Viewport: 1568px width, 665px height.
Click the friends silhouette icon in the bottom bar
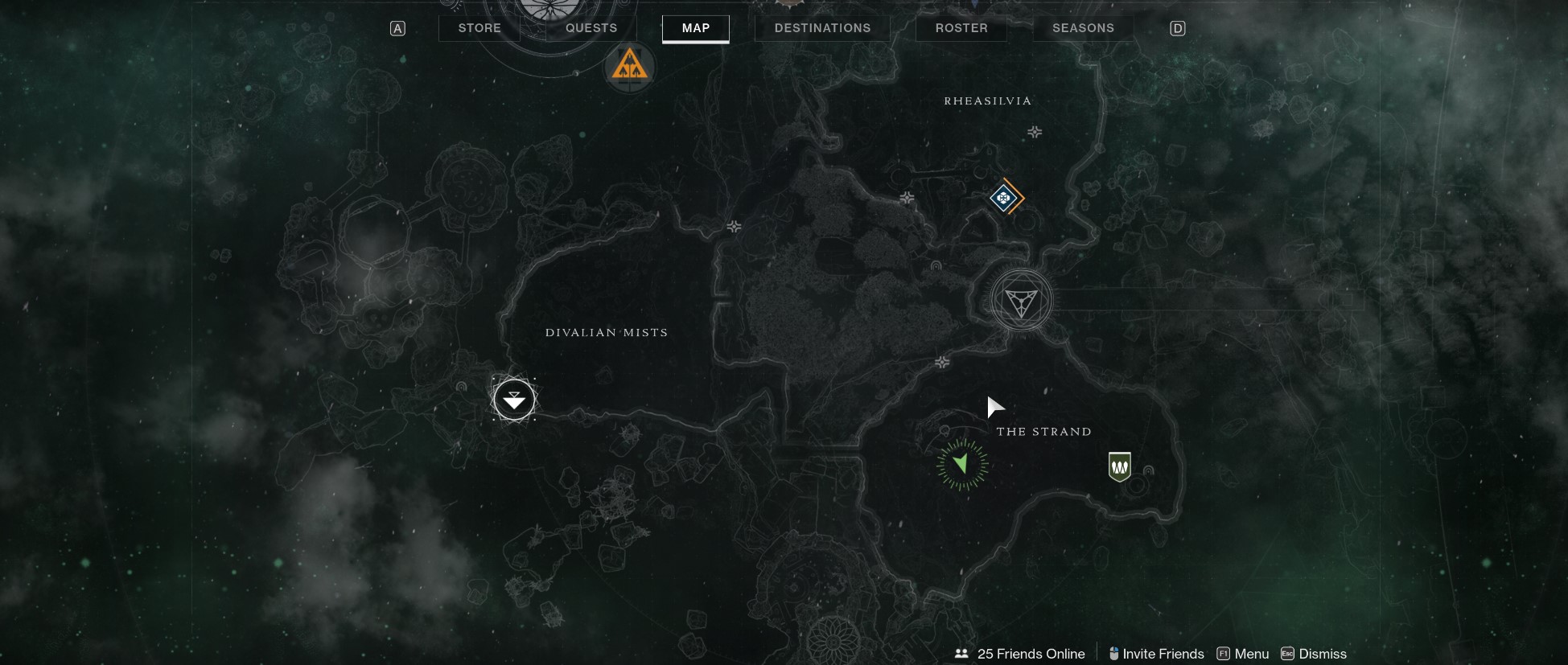tap(961, 654)
